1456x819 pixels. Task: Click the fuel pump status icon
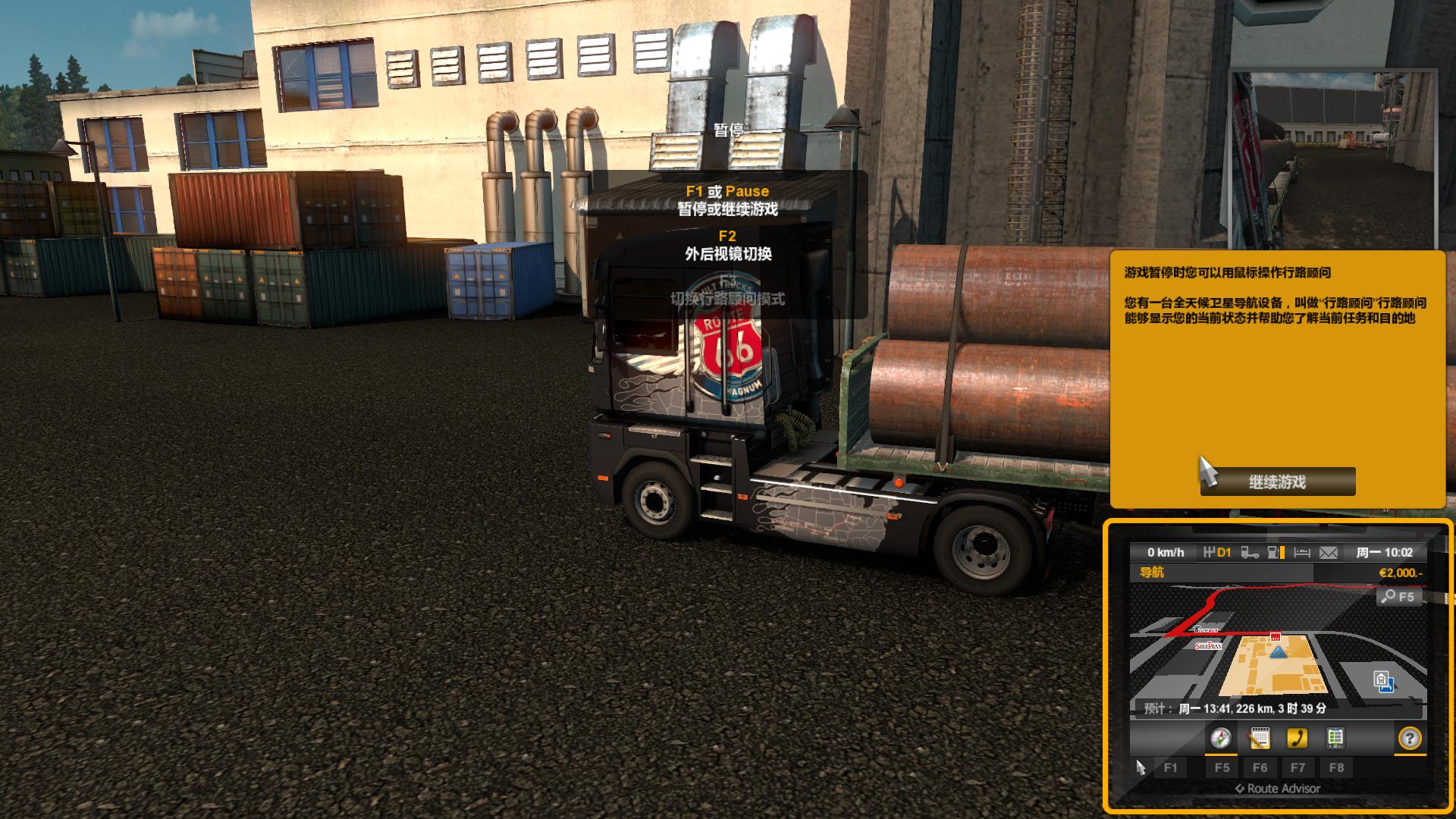click(1272, 554)
